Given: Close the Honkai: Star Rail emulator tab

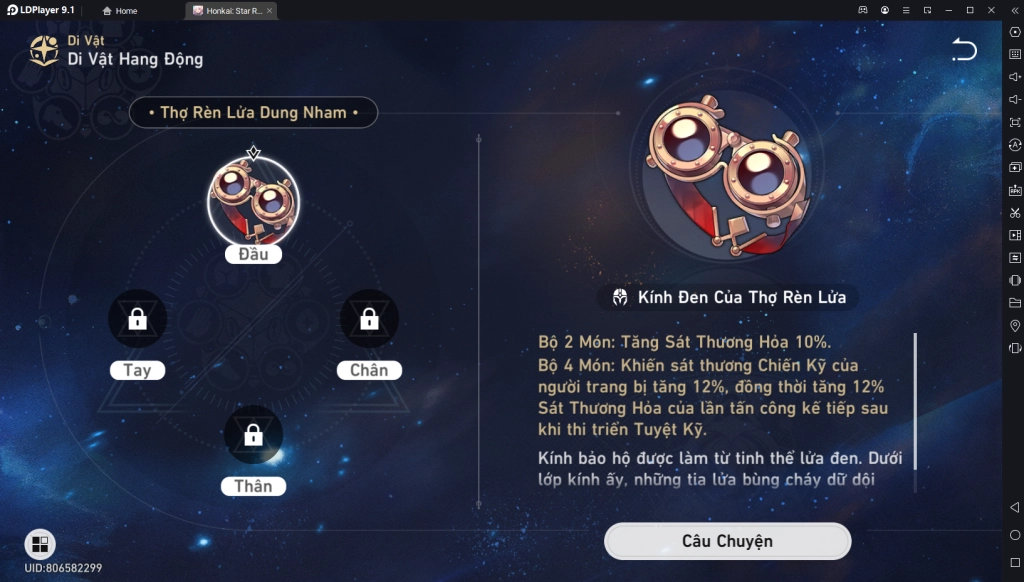Looking at the screenshot, I should click(269, 11).
